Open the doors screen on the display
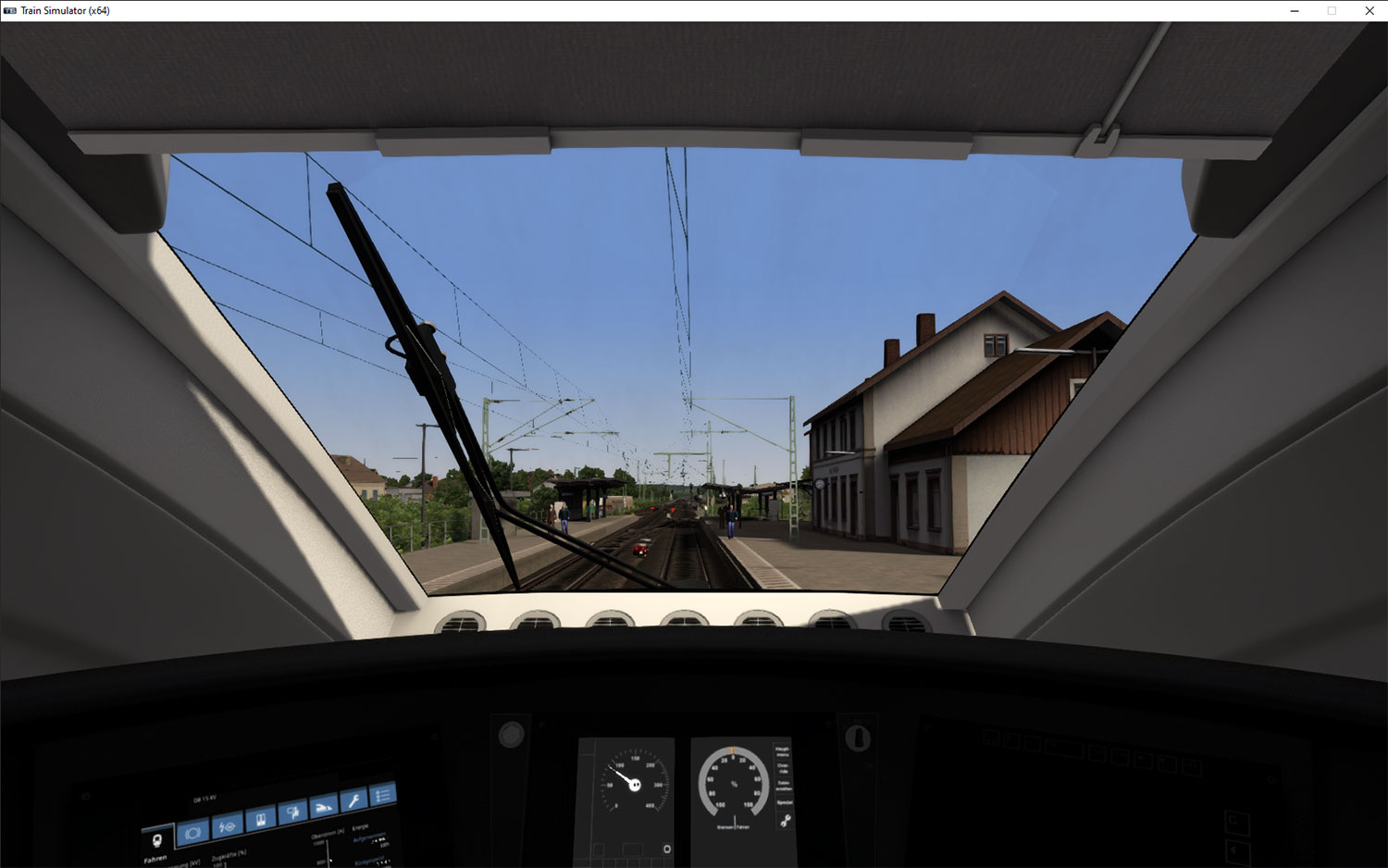The width and height of the screenshot is (1388, 868). pyautogui.click(x=261, y=819)
